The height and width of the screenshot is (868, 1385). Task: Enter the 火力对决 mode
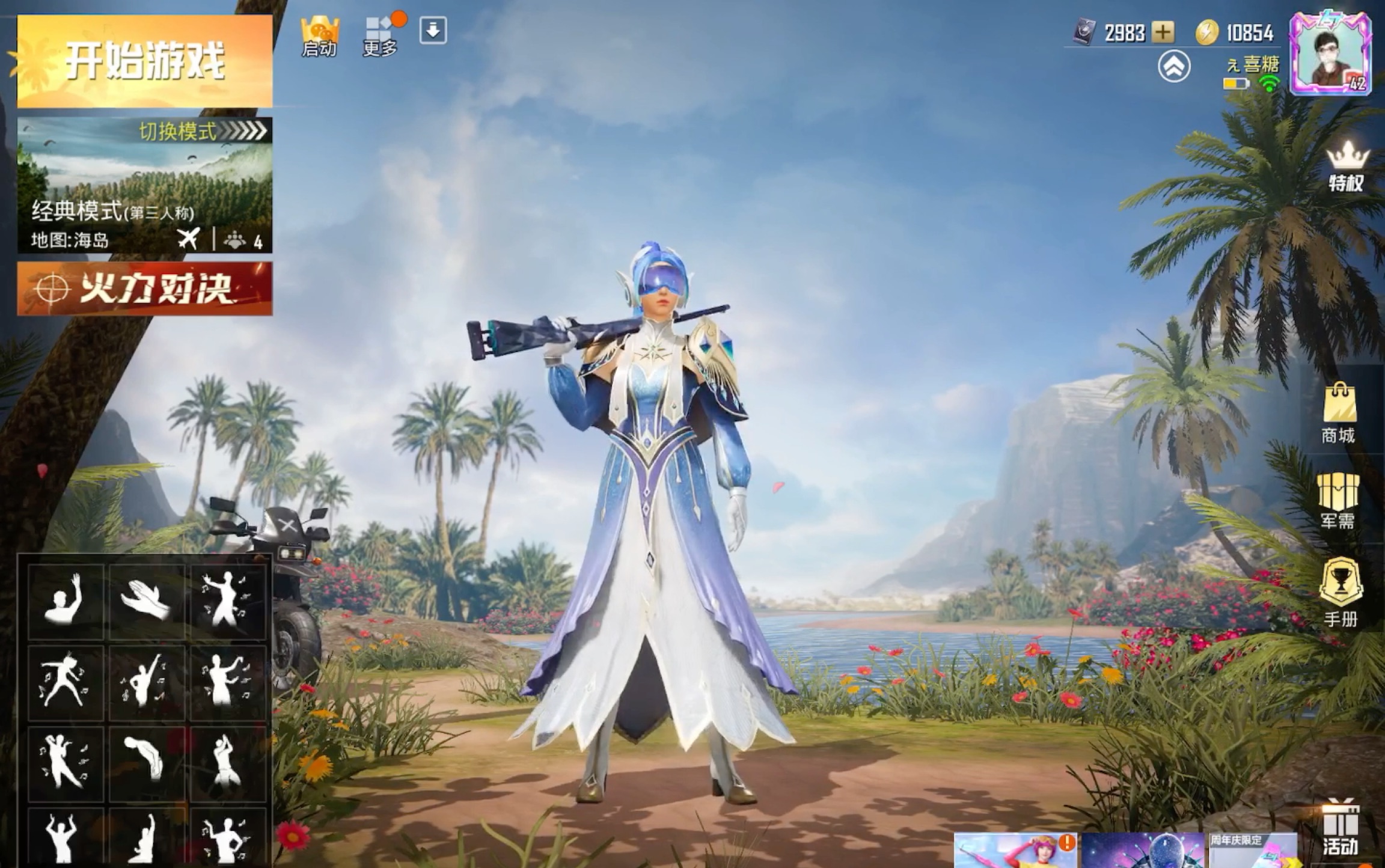(x=144, y=289)
